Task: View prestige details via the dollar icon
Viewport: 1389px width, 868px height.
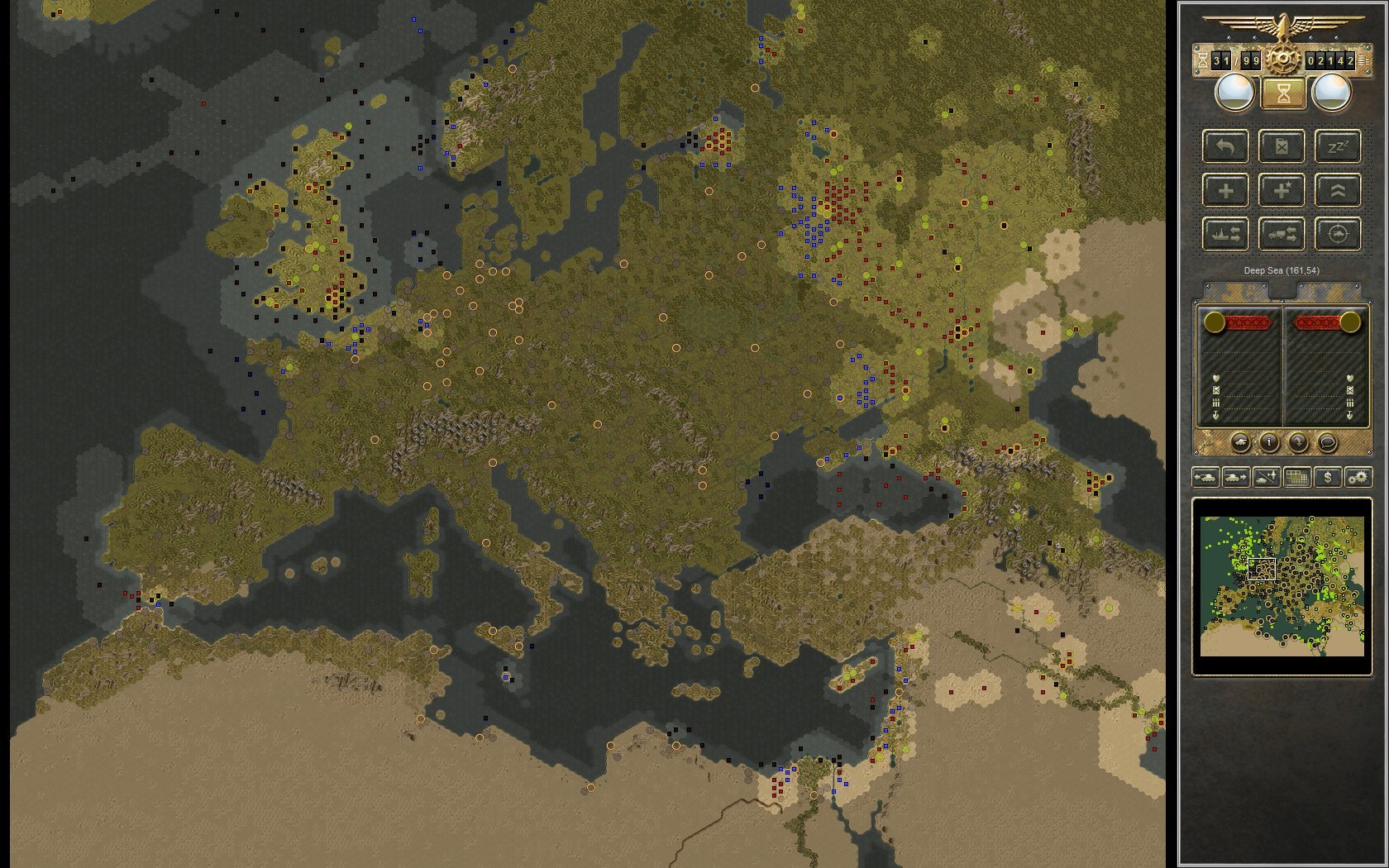Action: [x=1328, y=479]
